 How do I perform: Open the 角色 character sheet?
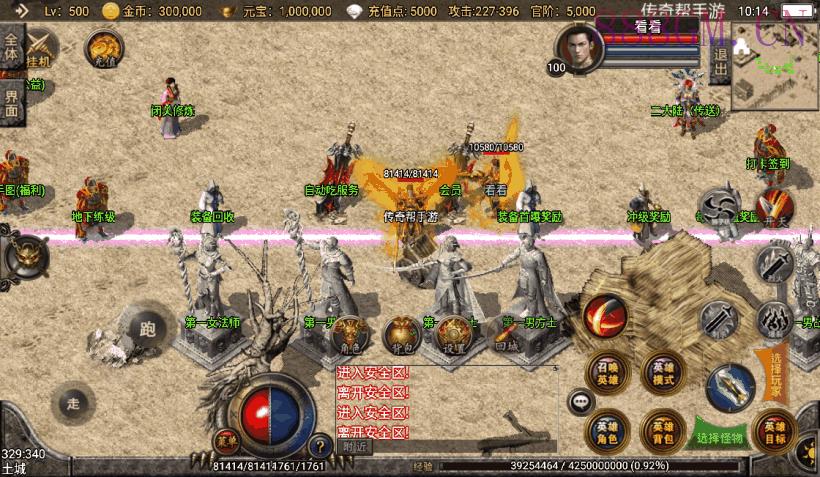coord(349,333)
